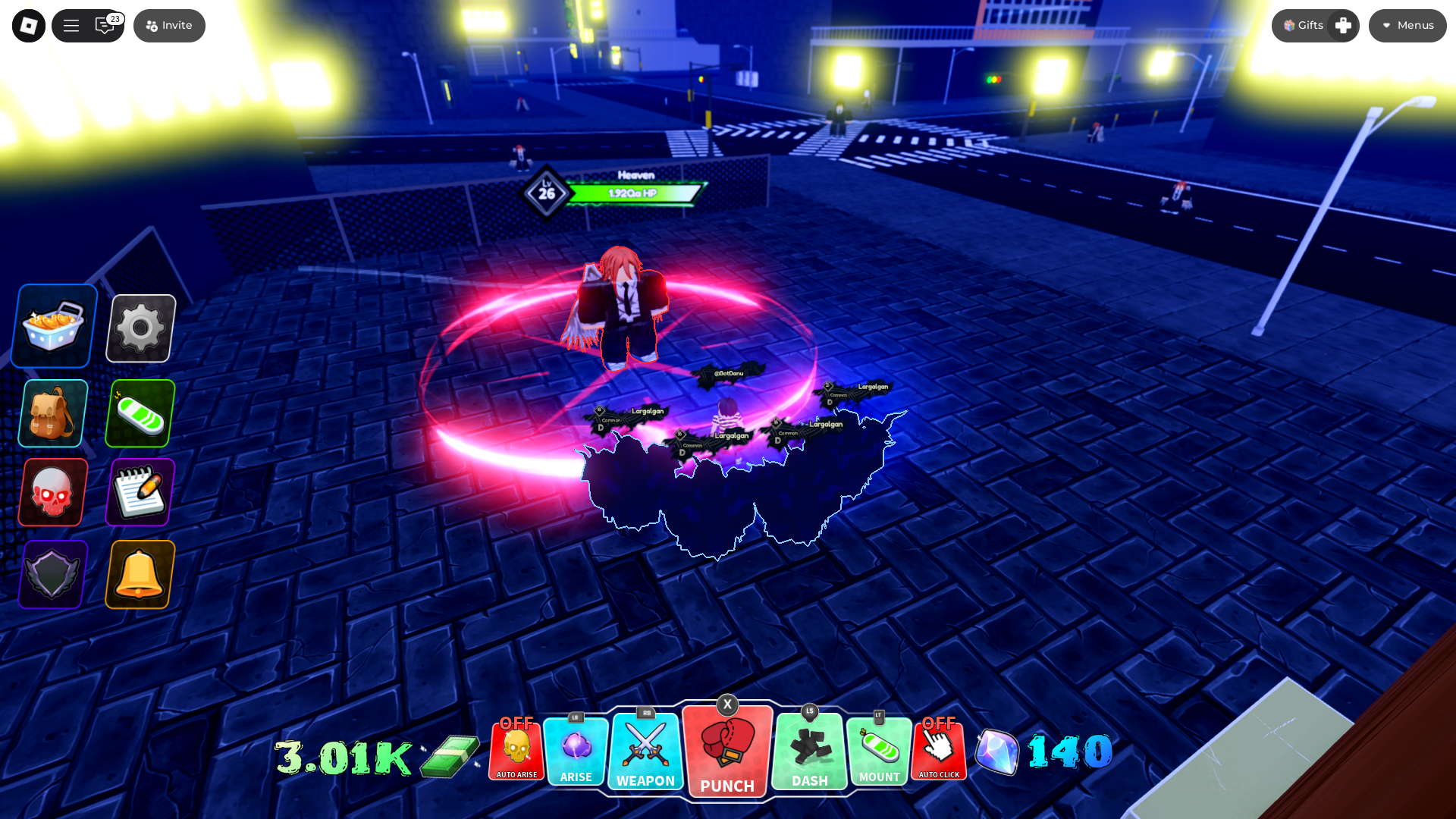Viewport: 1456px width, 819px height.
Task: Open the notepad quests icon
Action: point(140,493)
